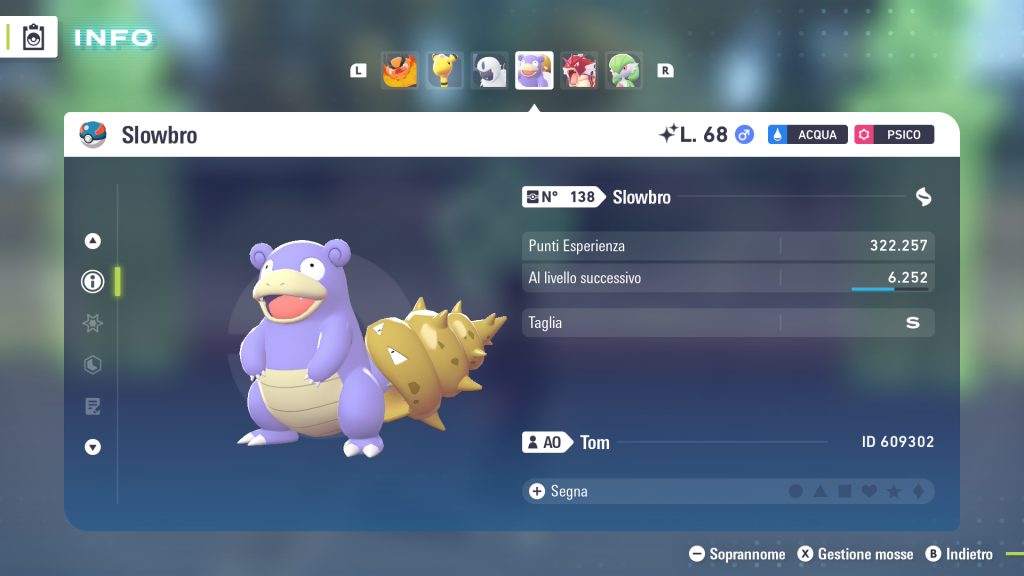Select the Taglia size row
Image resolution: width=1024 pixels, height=576 pixels.
(x=728, y=323)
